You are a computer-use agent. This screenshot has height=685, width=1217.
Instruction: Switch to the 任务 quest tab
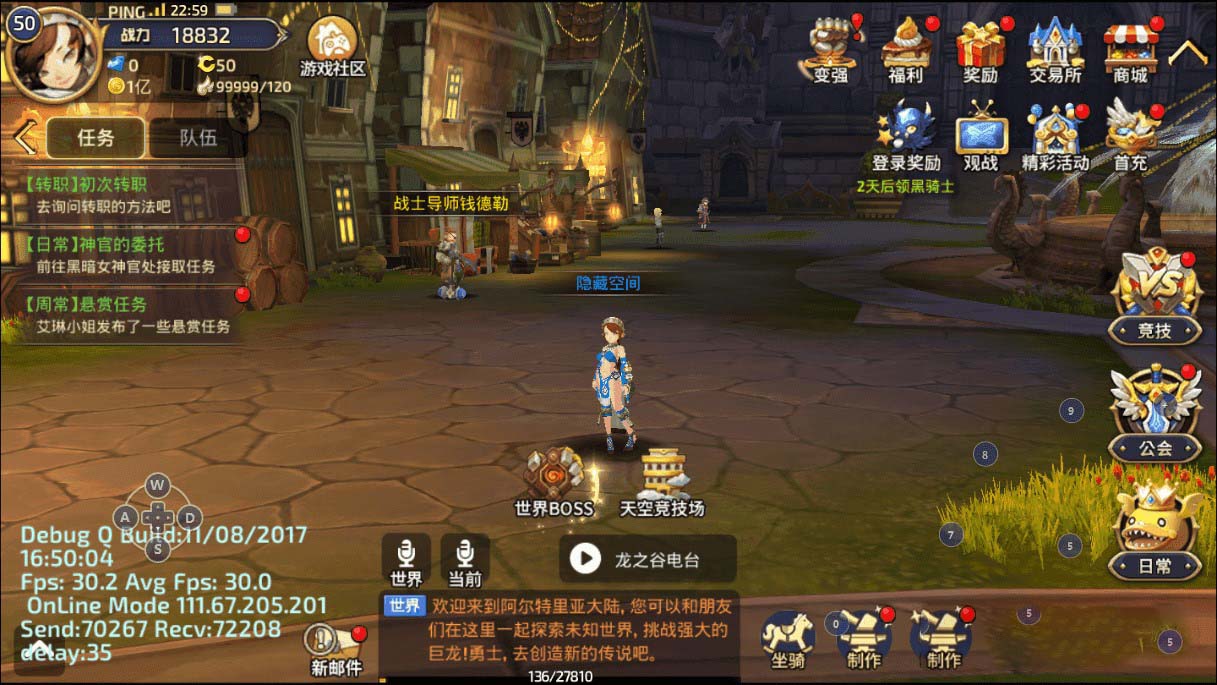point(96,138)
